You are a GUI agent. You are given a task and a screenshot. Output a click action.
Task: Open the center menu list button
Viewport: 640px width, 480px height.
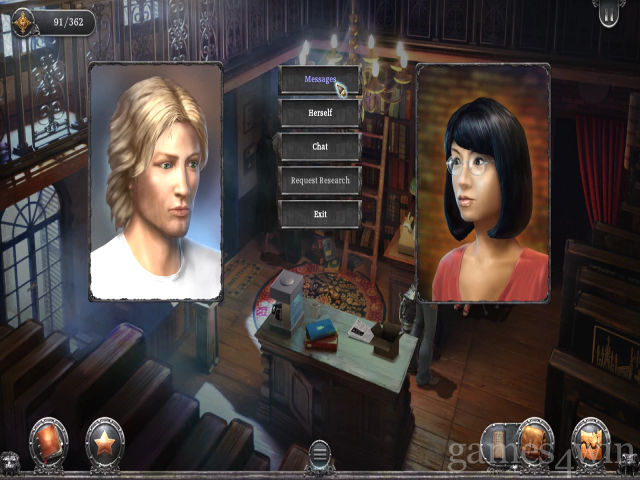coord(320,456)
